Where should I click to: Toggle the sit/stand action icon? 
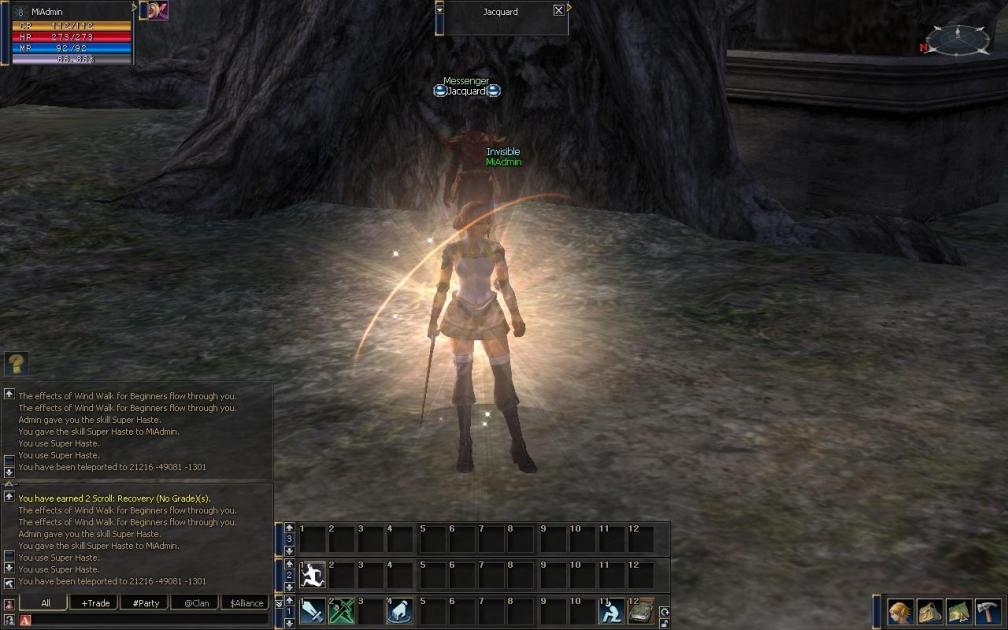tap(611, 611)
